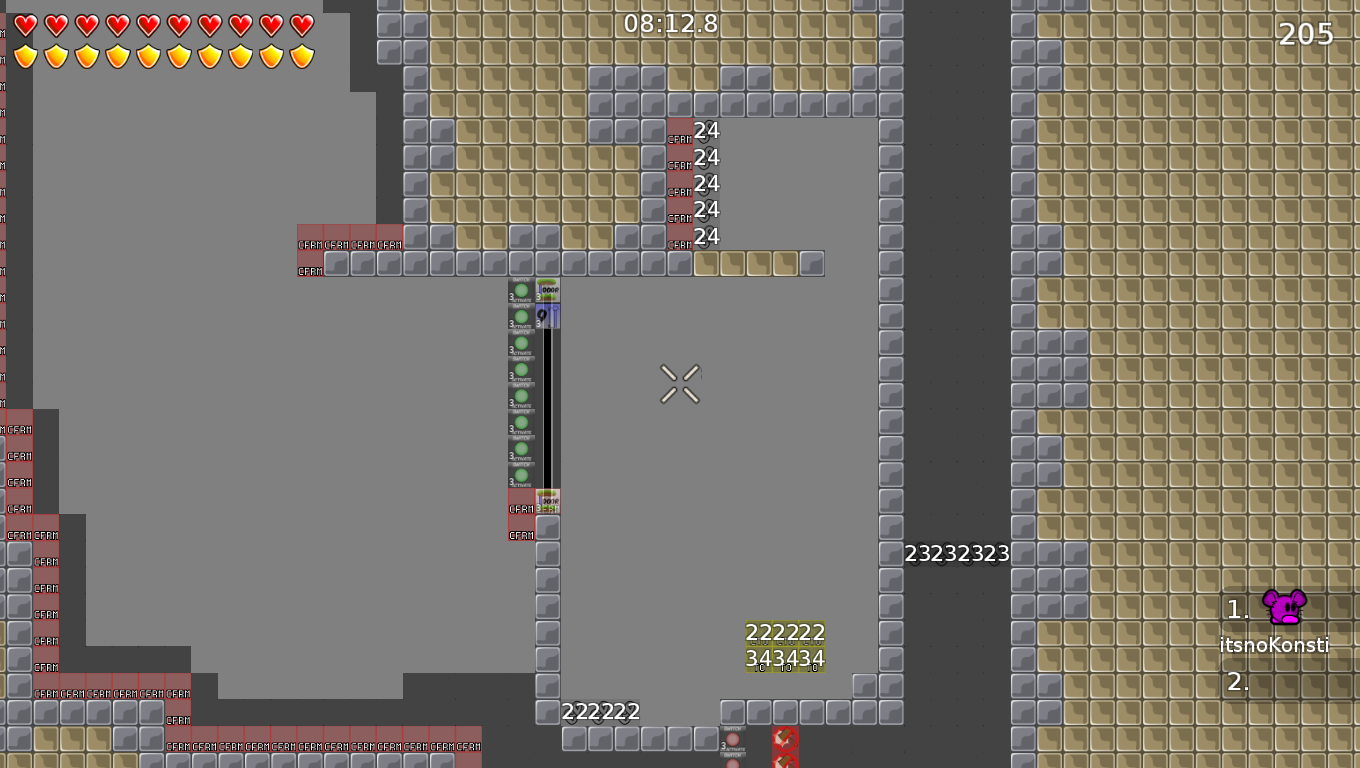The width and height of the screenshot is (1360, 768).
Task: Click the purple mouse avatar on the leaderboard
Action: pos(1284,605)
